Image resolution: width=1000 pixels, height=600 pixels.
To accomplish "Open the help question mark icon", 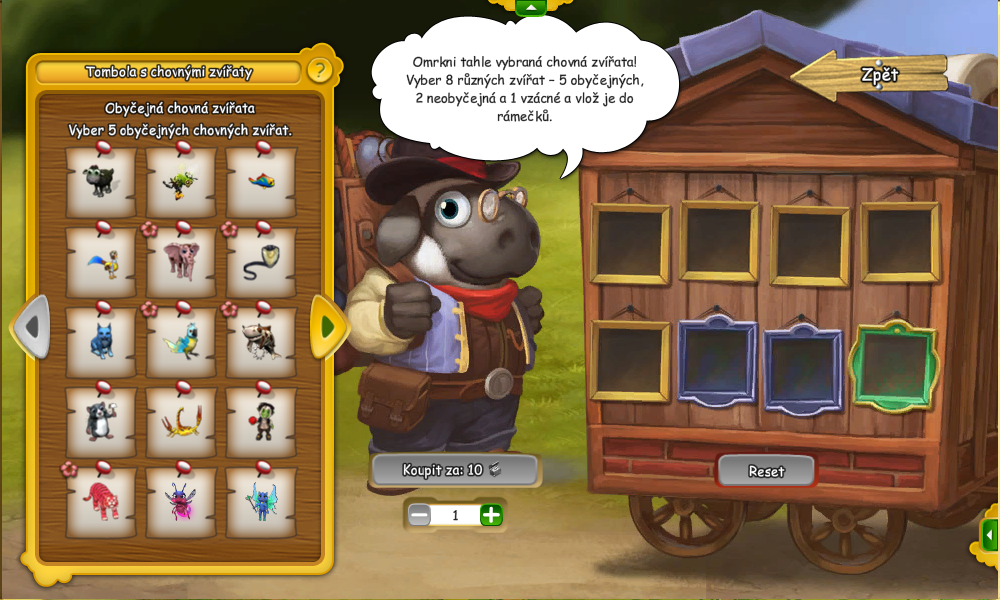I will point(319,71).
